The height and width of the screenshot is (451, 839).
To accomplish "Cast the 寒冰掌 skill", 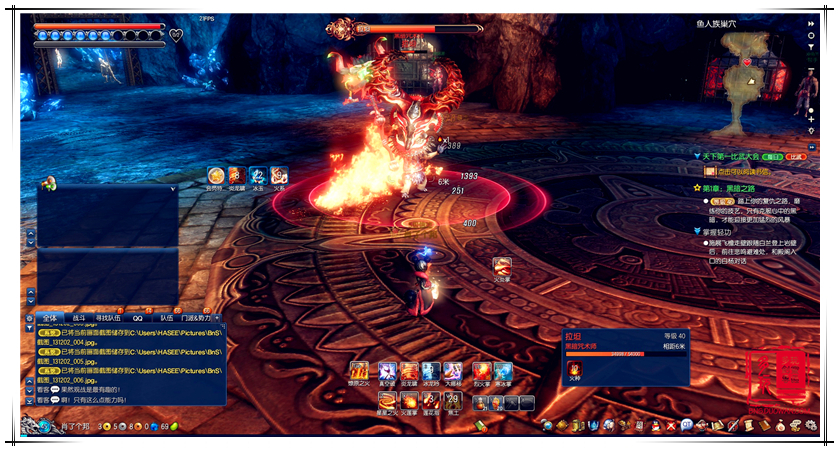I will pos(502,372).
